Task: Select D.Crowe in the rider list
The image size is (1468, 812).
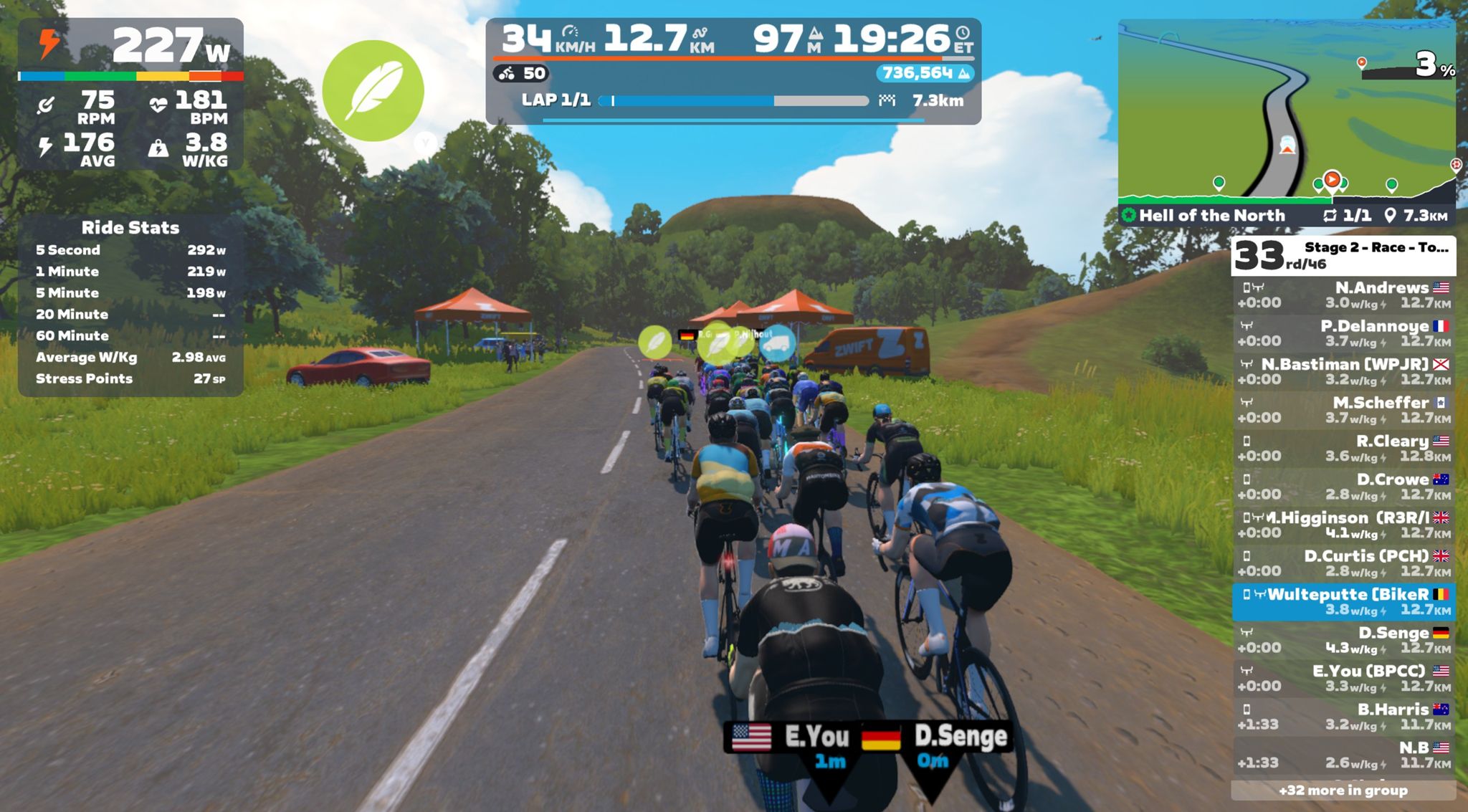Action: [x=1343, y=487]
